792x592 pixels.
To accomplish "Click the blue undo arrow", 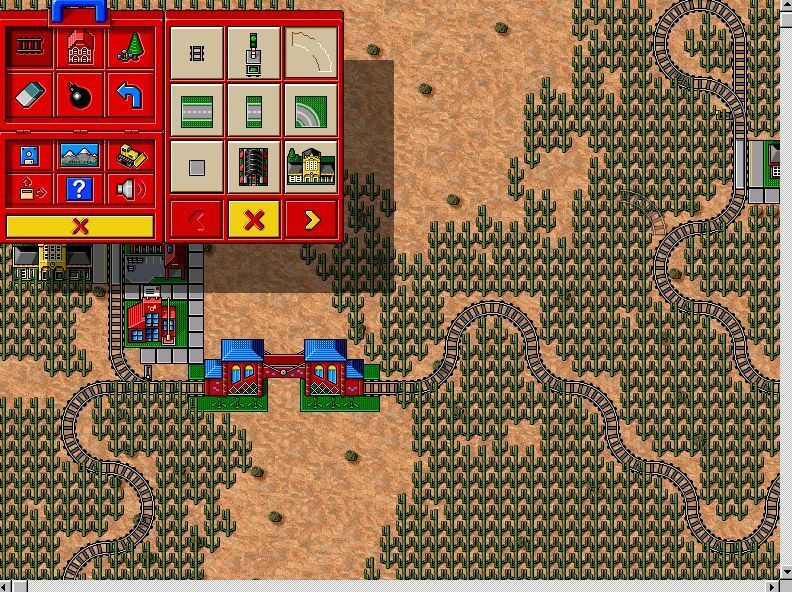I will pos(131,96).
